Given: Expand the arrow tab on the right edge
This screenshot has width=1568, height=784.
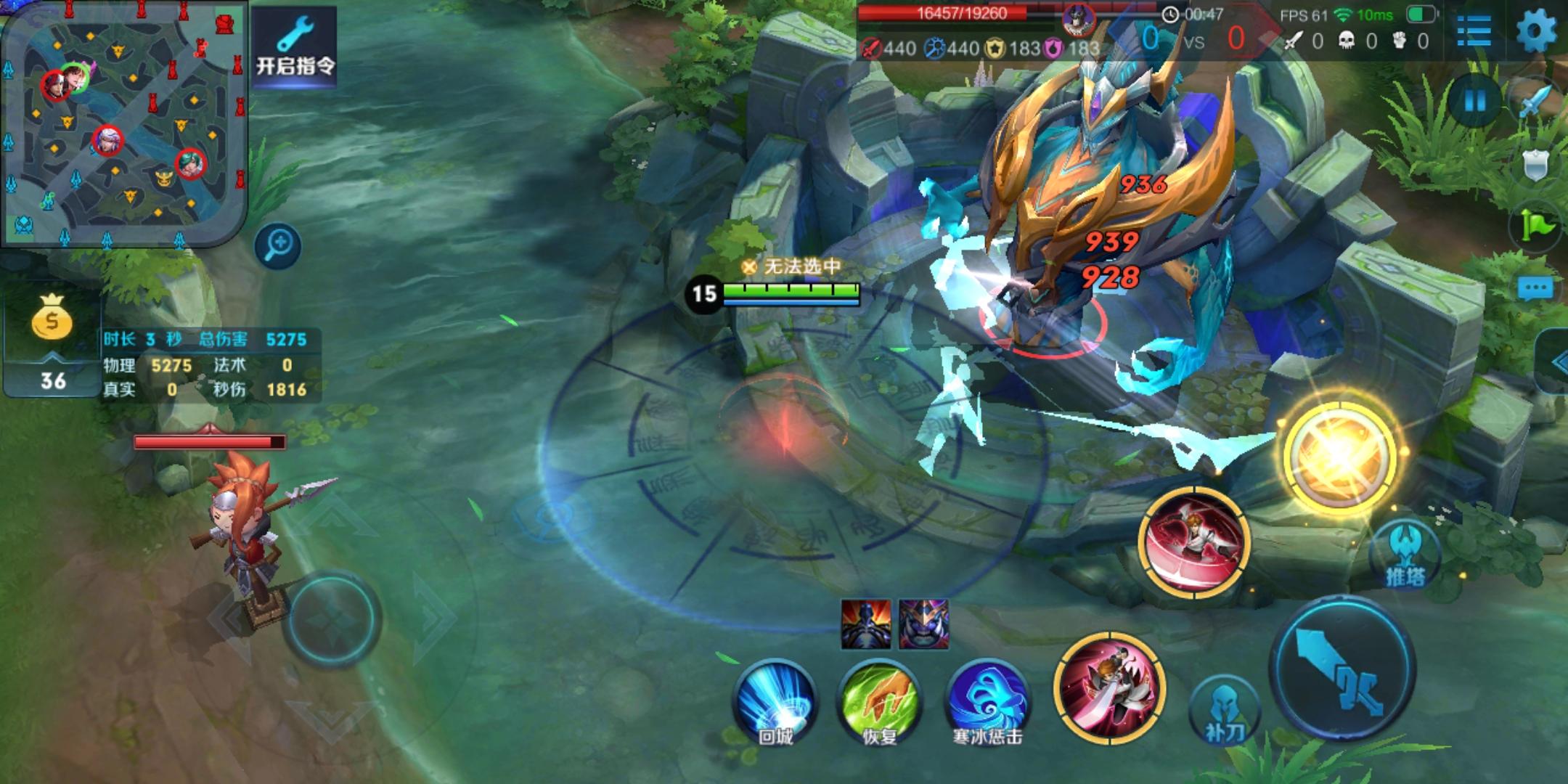Looking at the screenshot, I should 1555,361.
